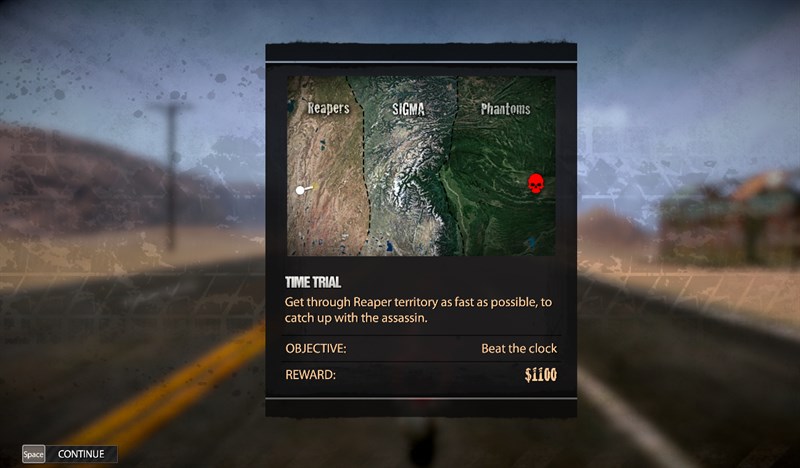Click the CONTINUE button

[80, 454]
